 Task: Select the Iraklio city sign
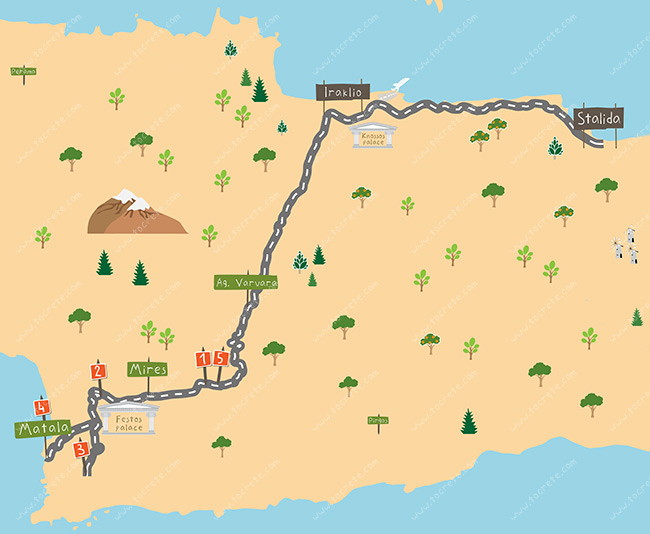click(x=343, y=92)
